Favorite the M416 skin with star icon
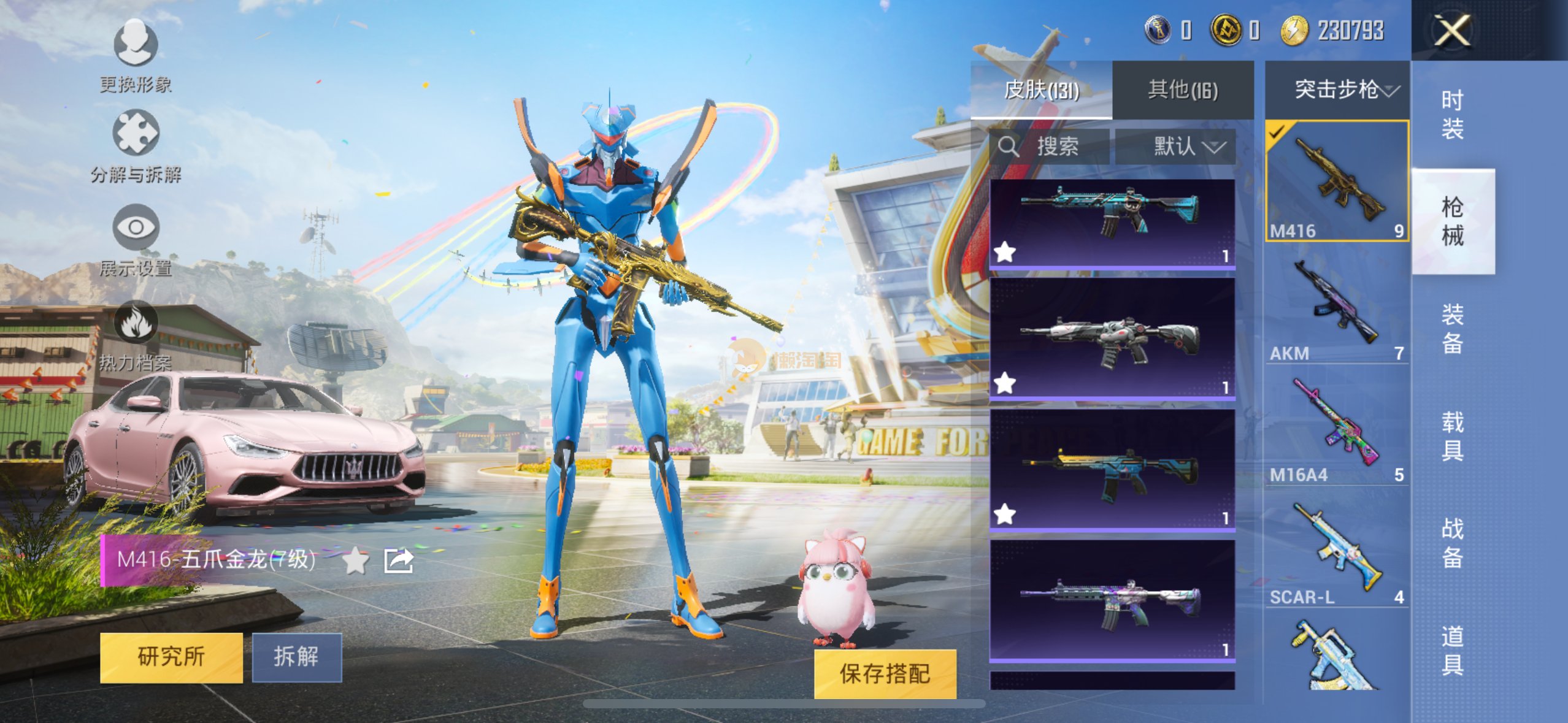Viewport: 1568px width, 723px height. [x=355, y=560]
